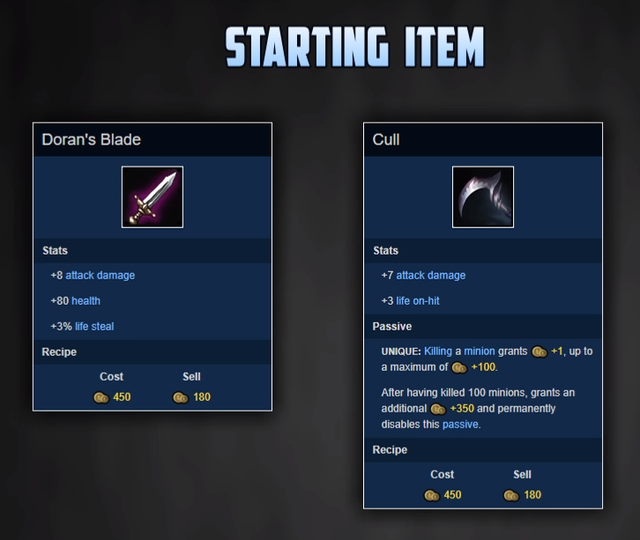
Task: Follow the minion link in Cull's passive
Action: [479, 351]
